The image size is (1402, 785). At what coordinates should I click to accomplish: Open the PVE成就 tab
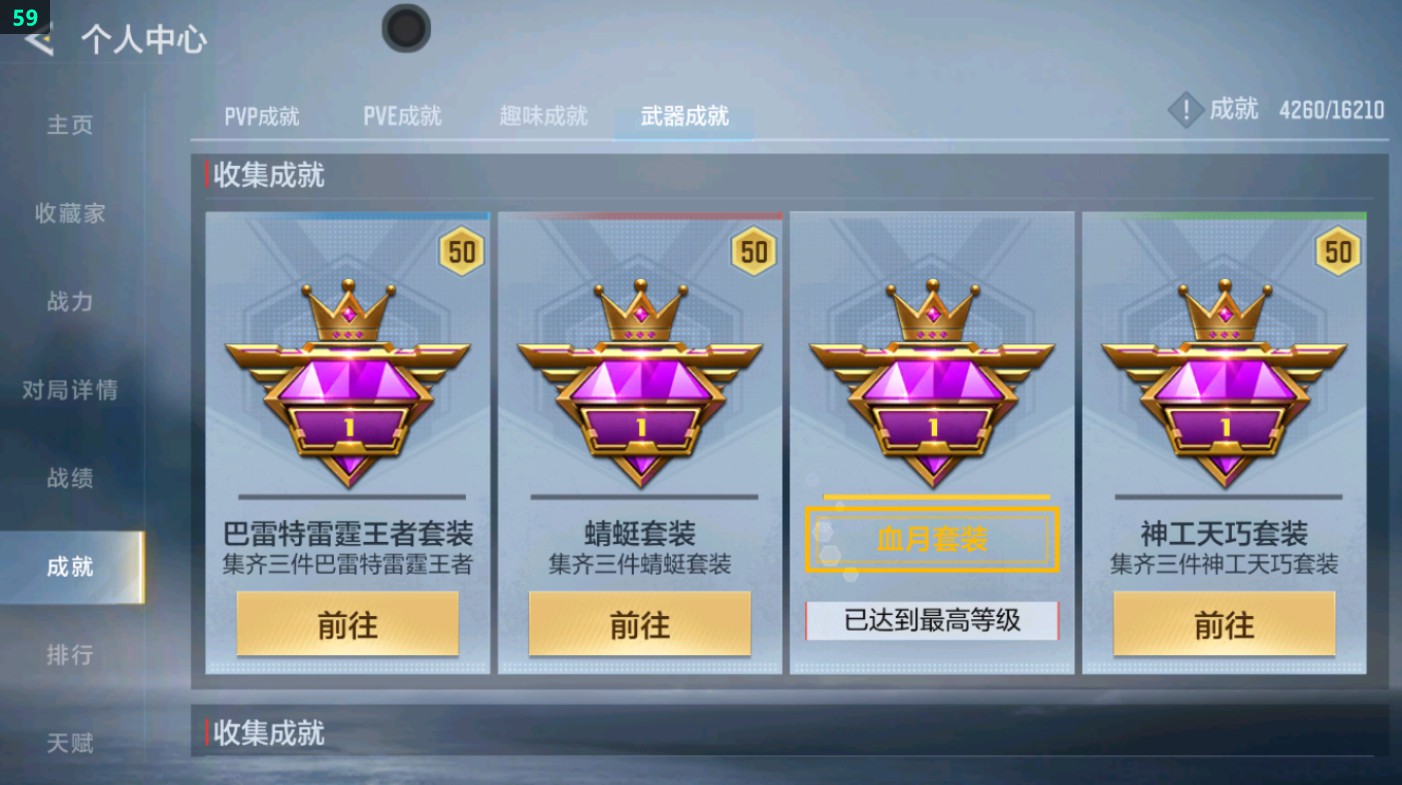(x=403, y=116)
